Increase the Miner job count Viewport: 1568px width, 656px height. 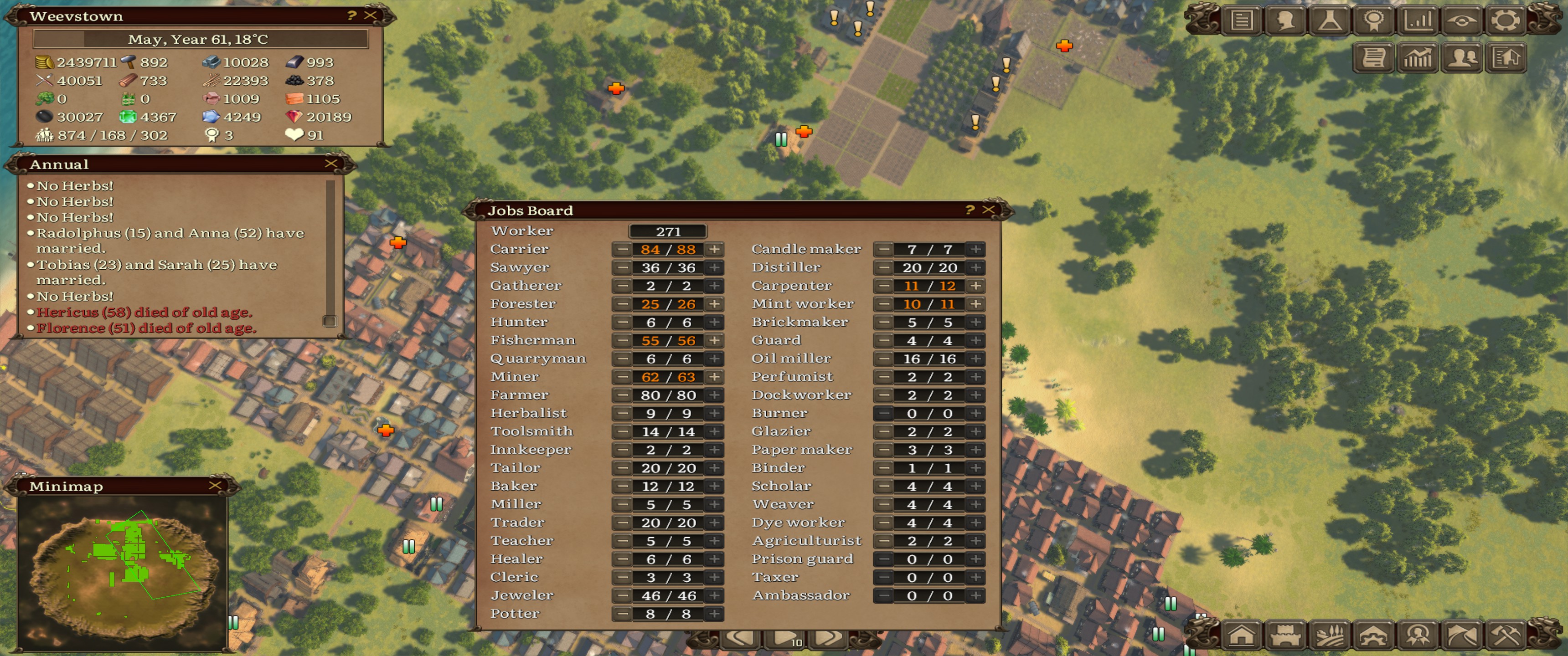715,377
